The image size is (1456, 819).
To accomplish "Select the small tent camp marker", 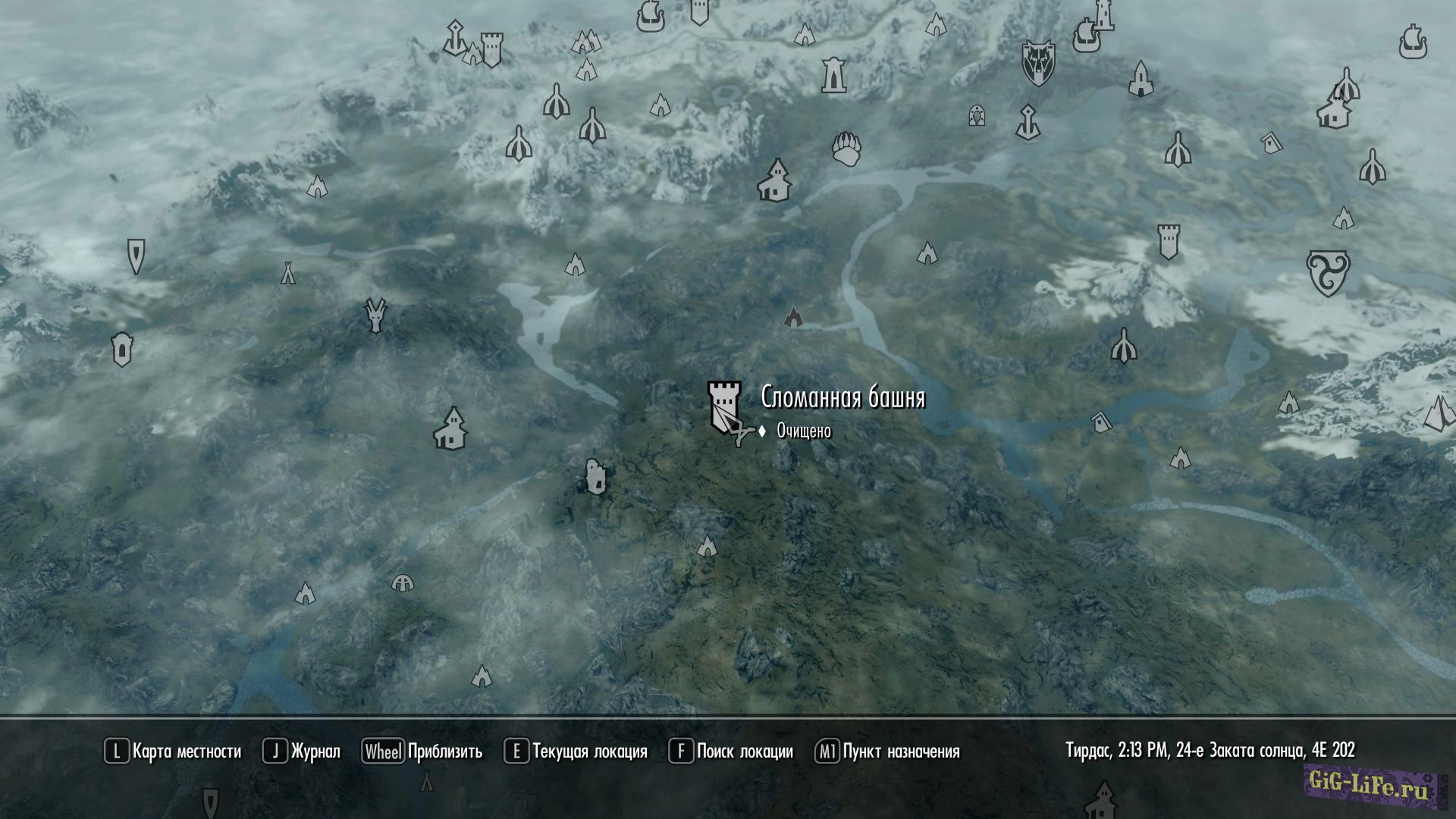I will [x=288, y=272].
